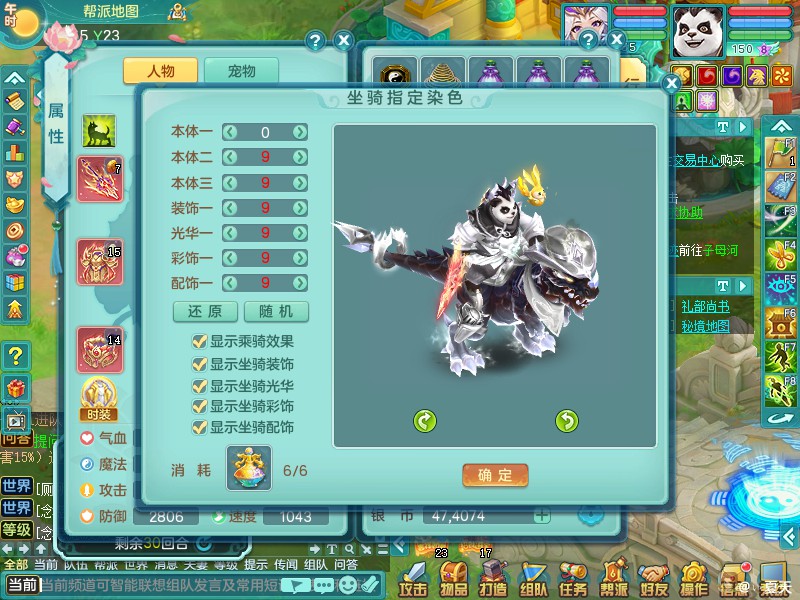Rotate the mount preview with right arrow
800x600 pixels.
(567, 421)
